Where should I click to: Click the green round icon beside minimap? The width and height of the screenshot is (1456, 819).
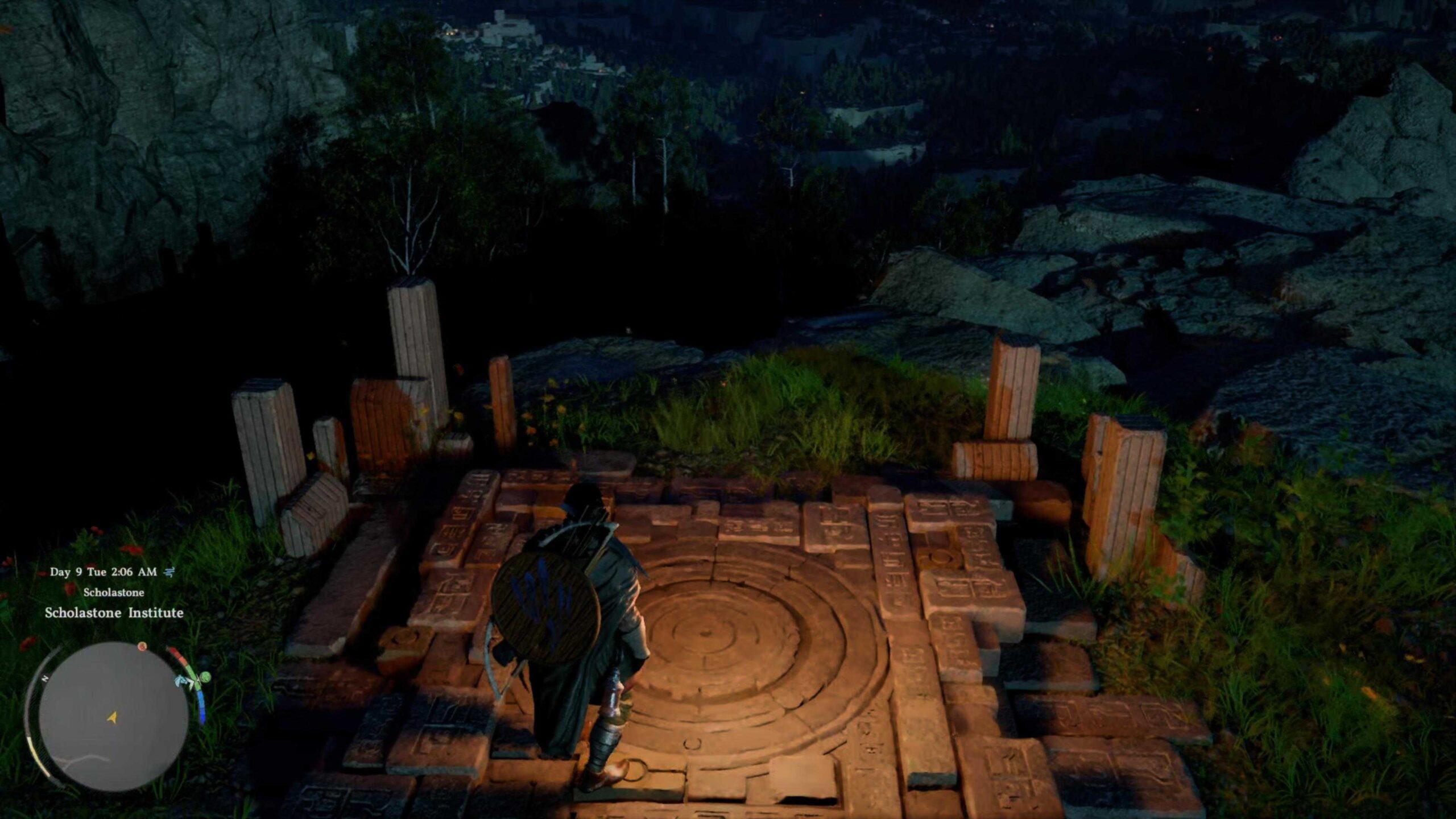click(205, 677)
